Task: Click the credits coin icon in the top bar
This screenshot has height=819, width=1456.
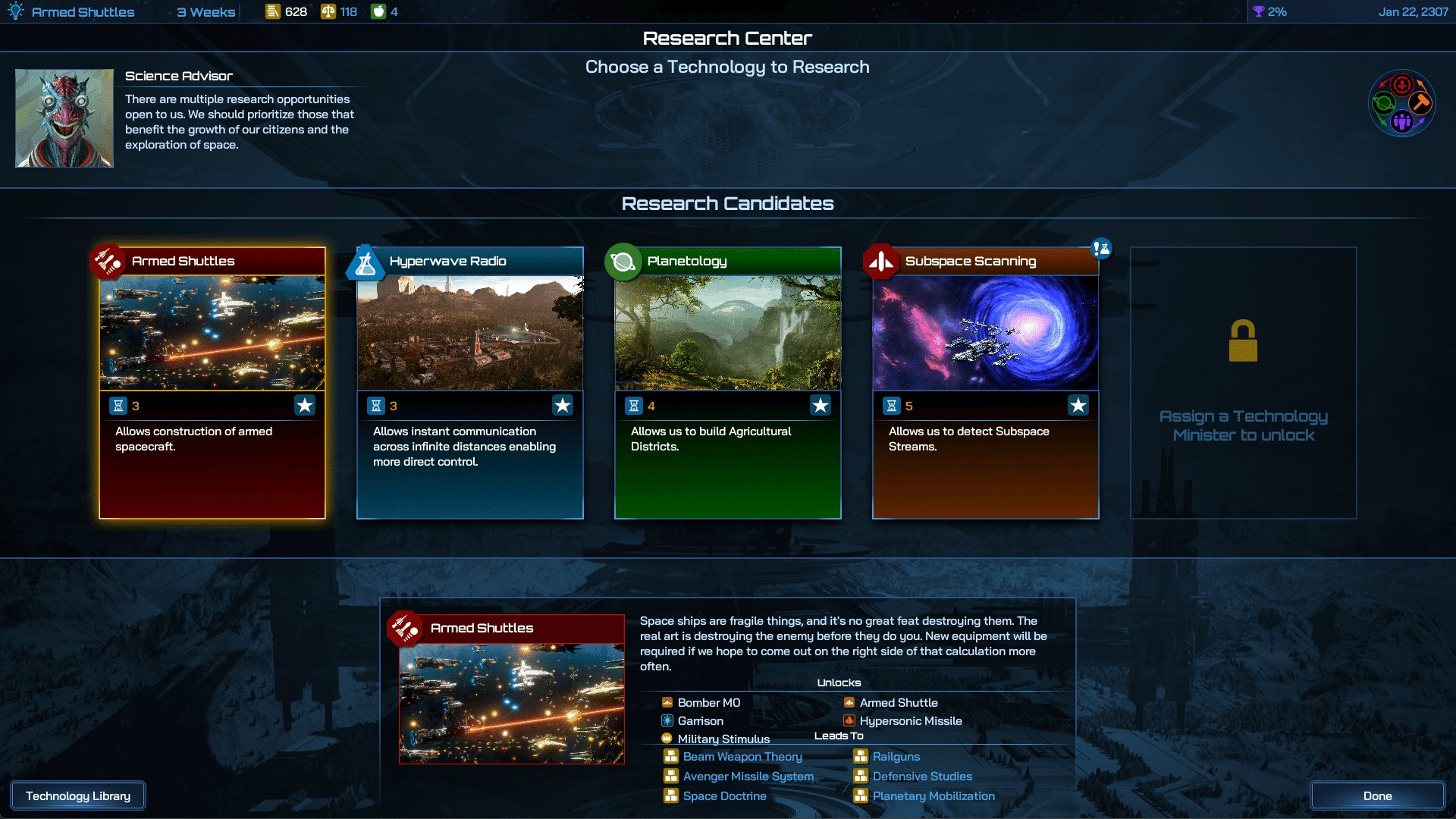Action: 273,11
